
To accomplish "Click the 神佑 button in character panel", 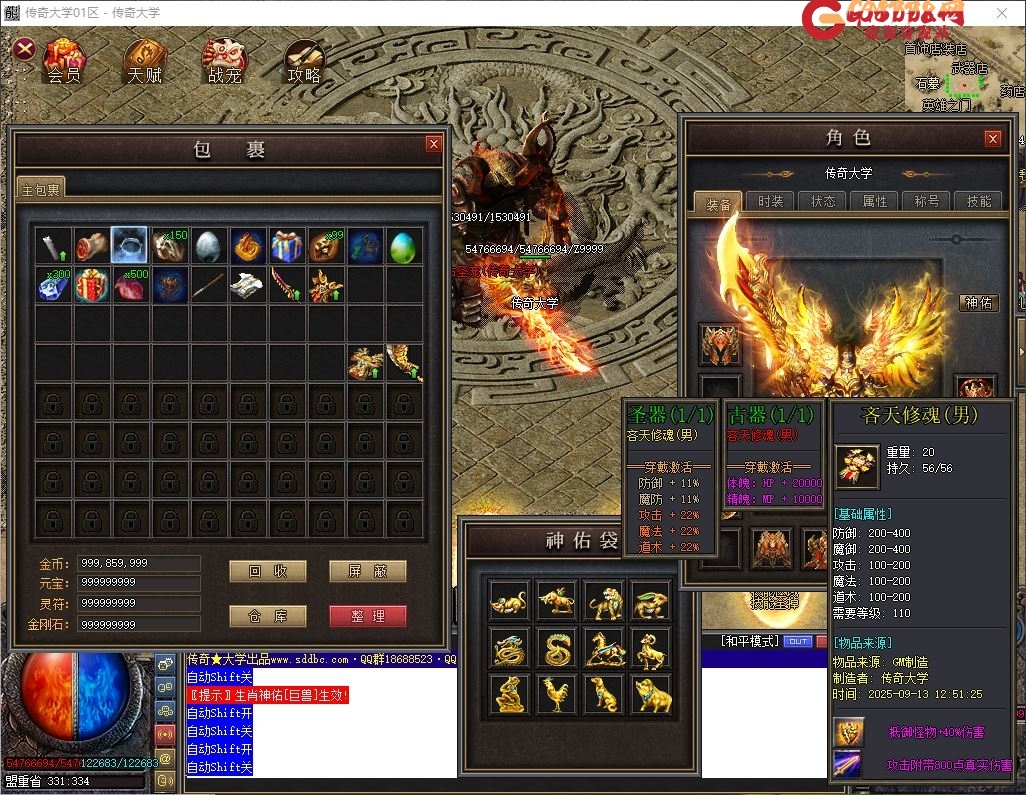I will click(x=978, y=302).
